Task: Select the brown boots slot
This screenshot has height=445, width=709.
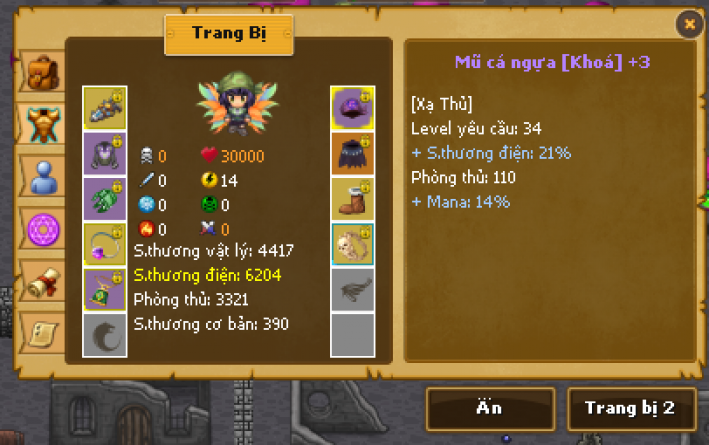Action: click(352, 198)
